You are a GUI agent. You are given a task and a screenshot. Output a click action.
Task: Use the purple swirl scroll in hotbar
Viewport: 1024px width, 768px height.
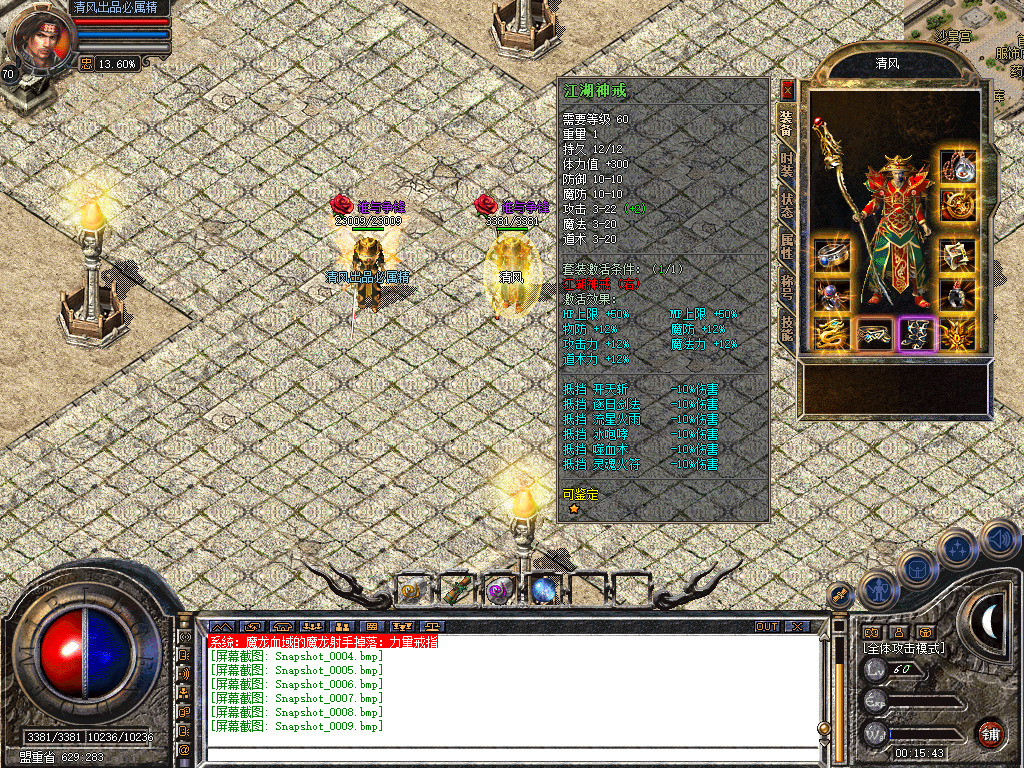coord(497,590)
